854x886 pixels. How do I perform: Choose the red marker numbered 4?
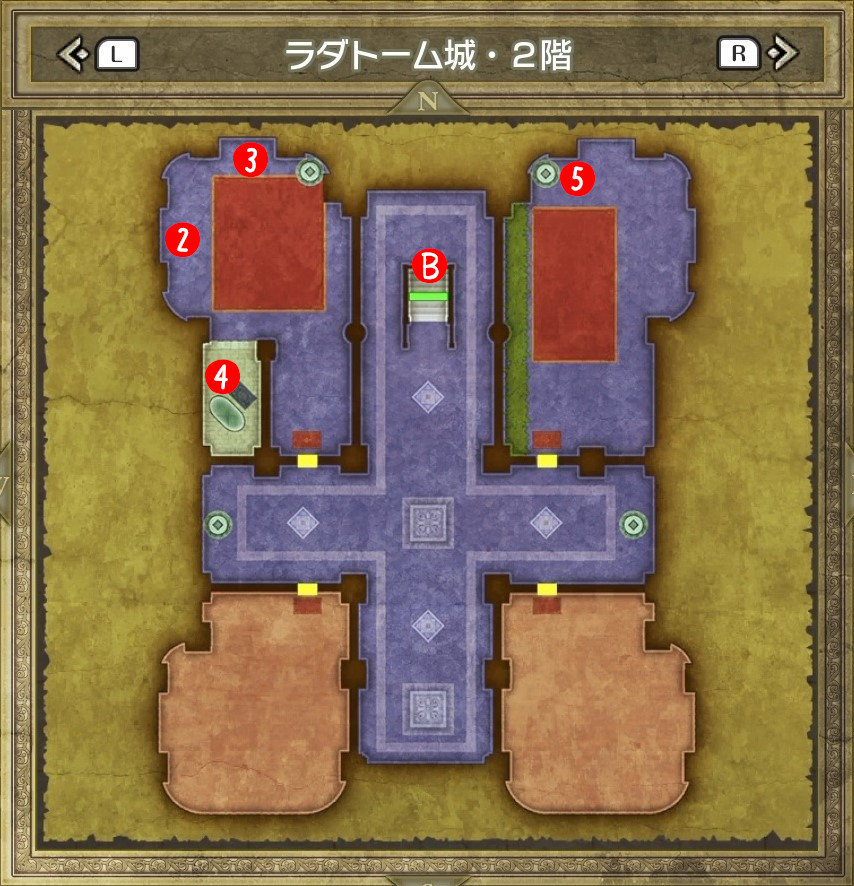pyautogui.click(x=221, y=376)
